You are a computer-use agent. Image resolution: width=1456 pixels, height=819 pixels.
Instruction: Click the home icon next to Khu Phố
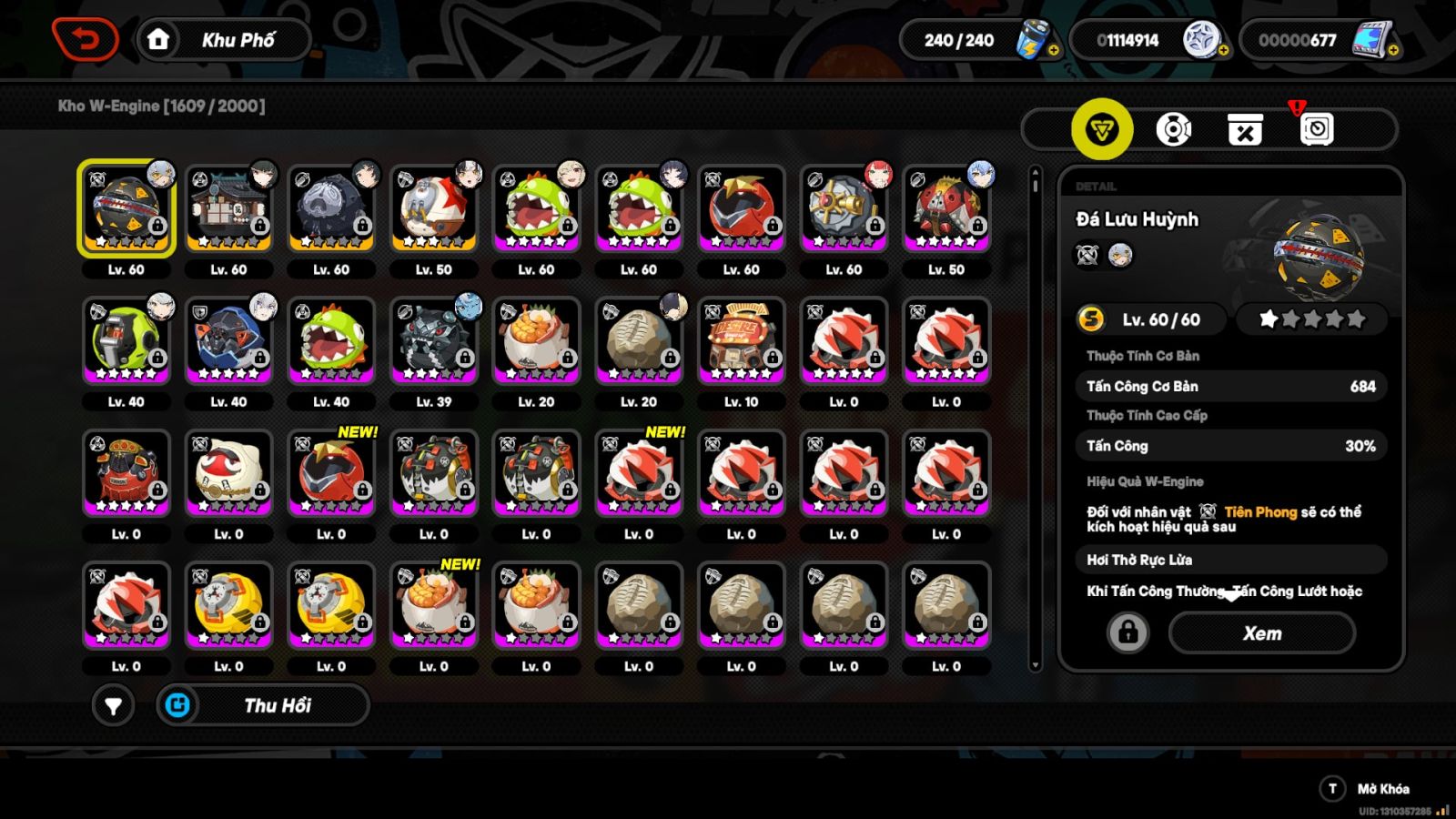tap(160, 39)
